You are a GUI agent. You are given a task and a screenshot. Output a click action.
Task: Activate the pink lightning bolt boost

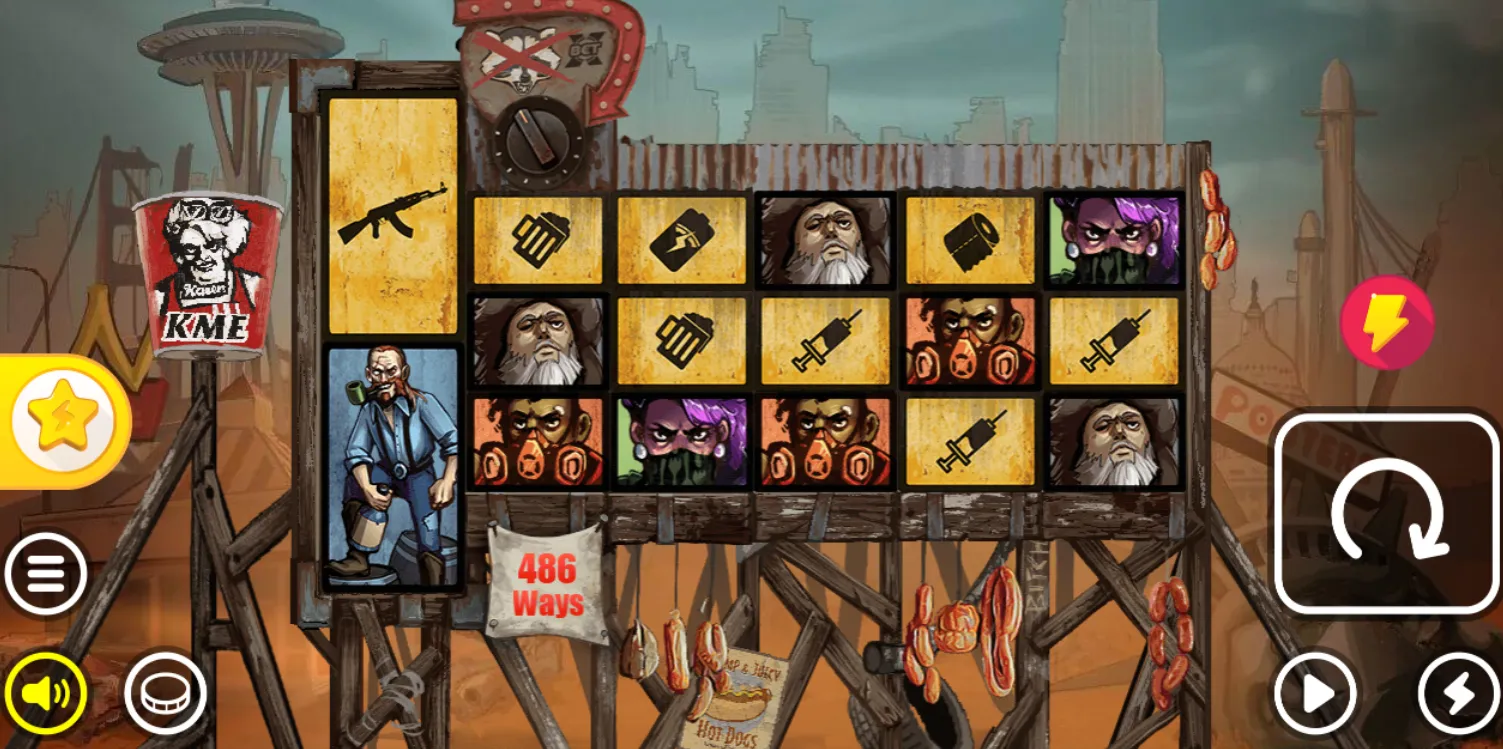(x=1387, y=323)
